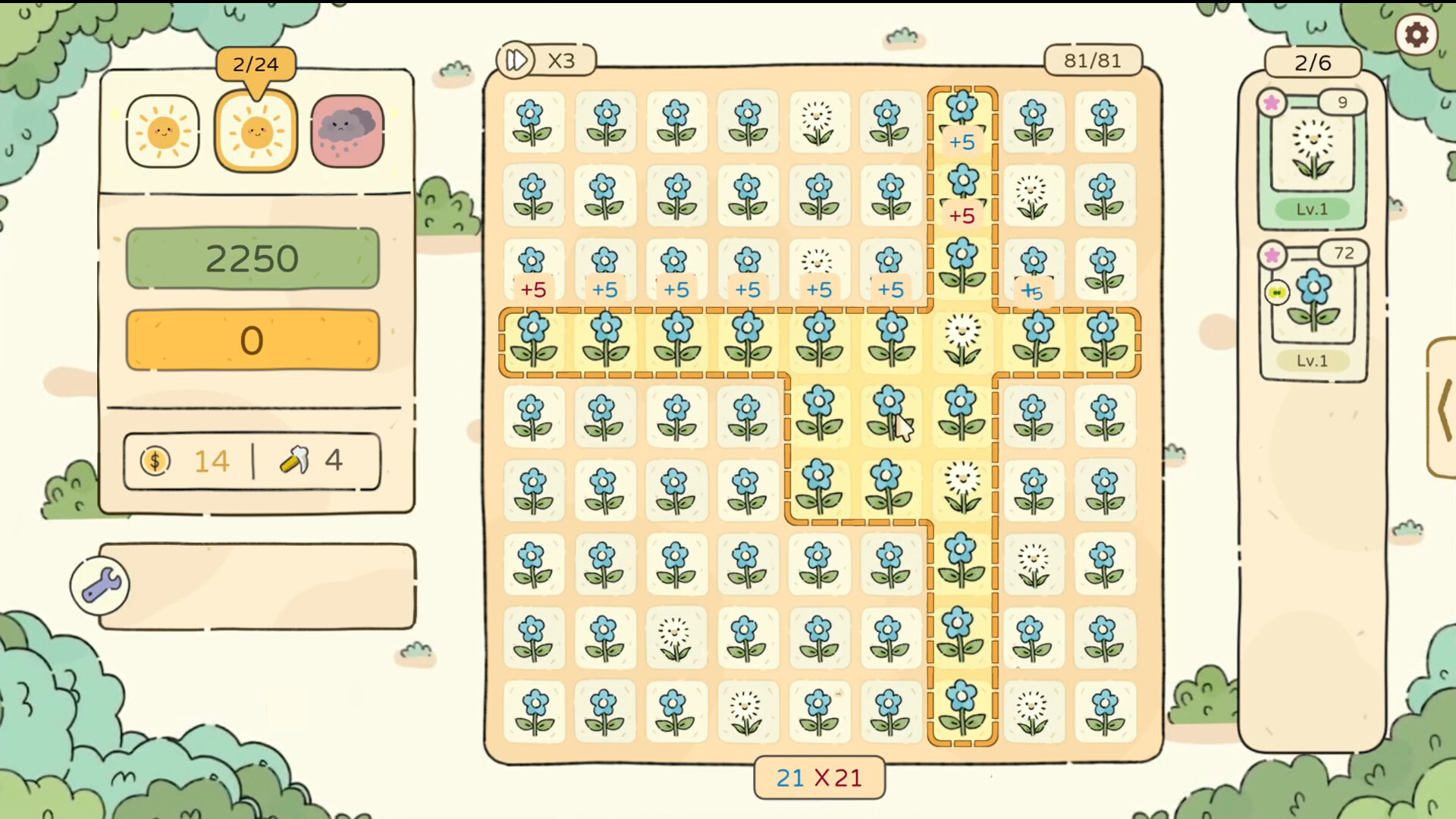Click the faded sun weather icon
This screenshot has width=1456, height=819.
pyautogui.click(x=162, y=130)
